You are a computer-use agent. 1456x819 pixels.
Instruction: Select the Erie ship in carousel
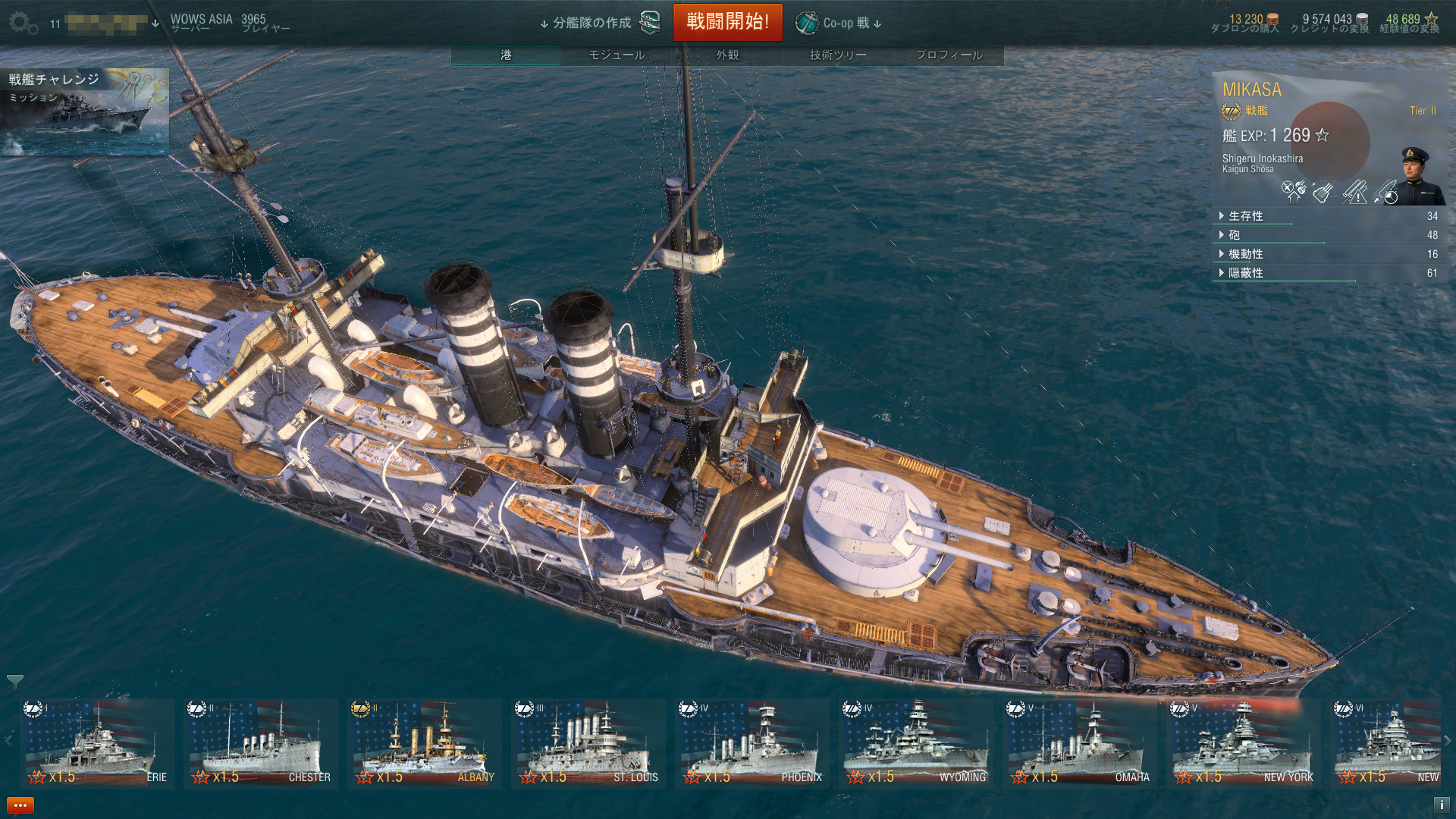click(97, 743)
